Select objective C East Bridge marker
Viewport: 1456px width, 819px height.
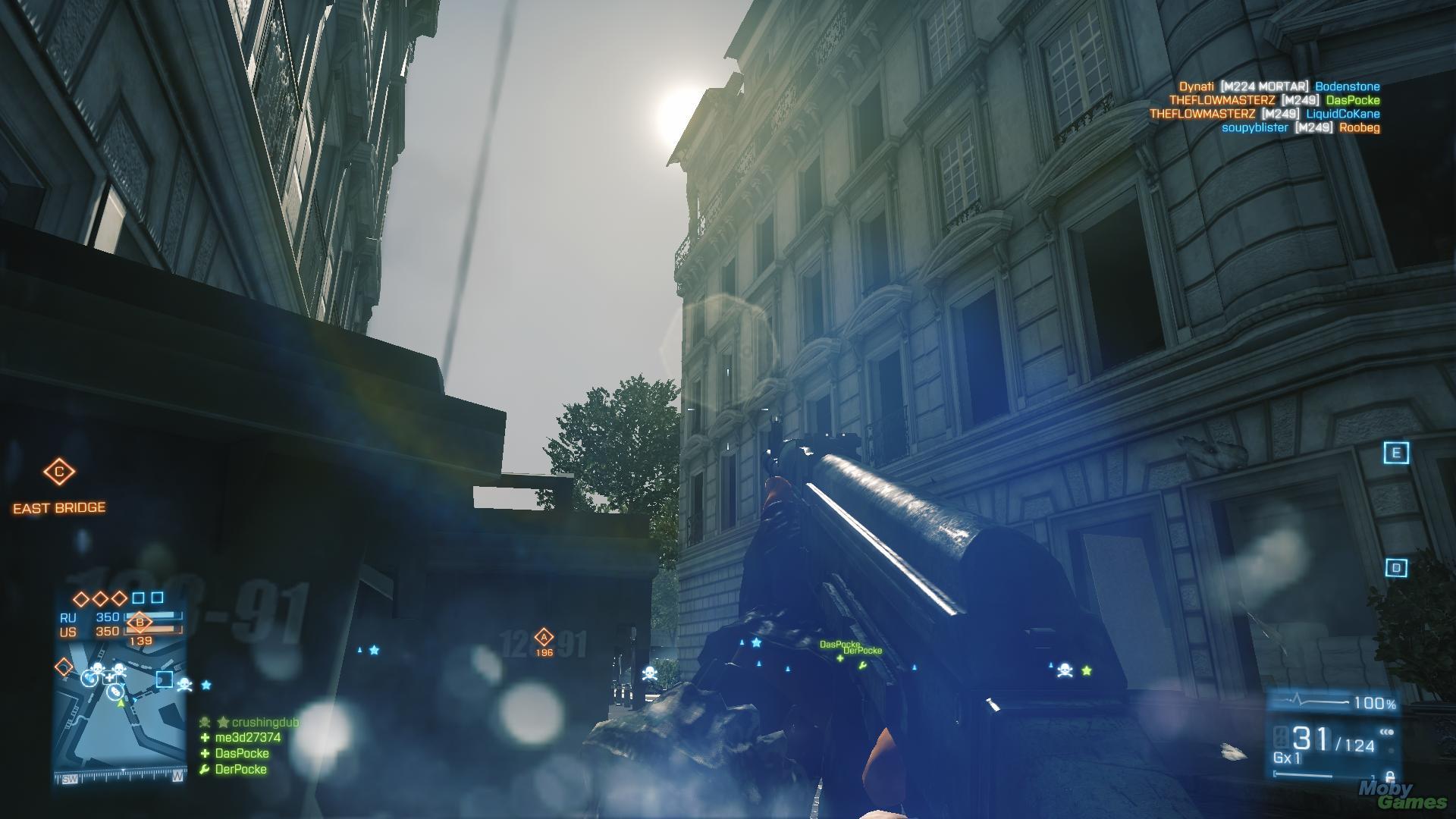(59, 472)
